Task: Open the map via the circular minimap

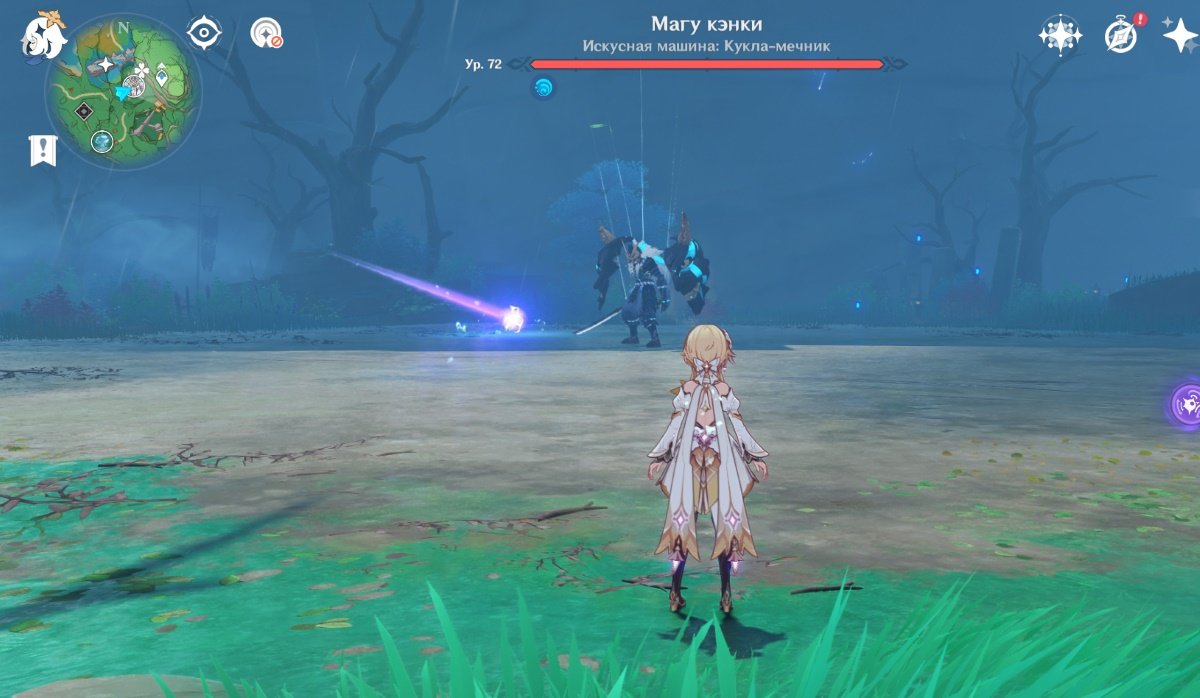Action: [123, 91]
